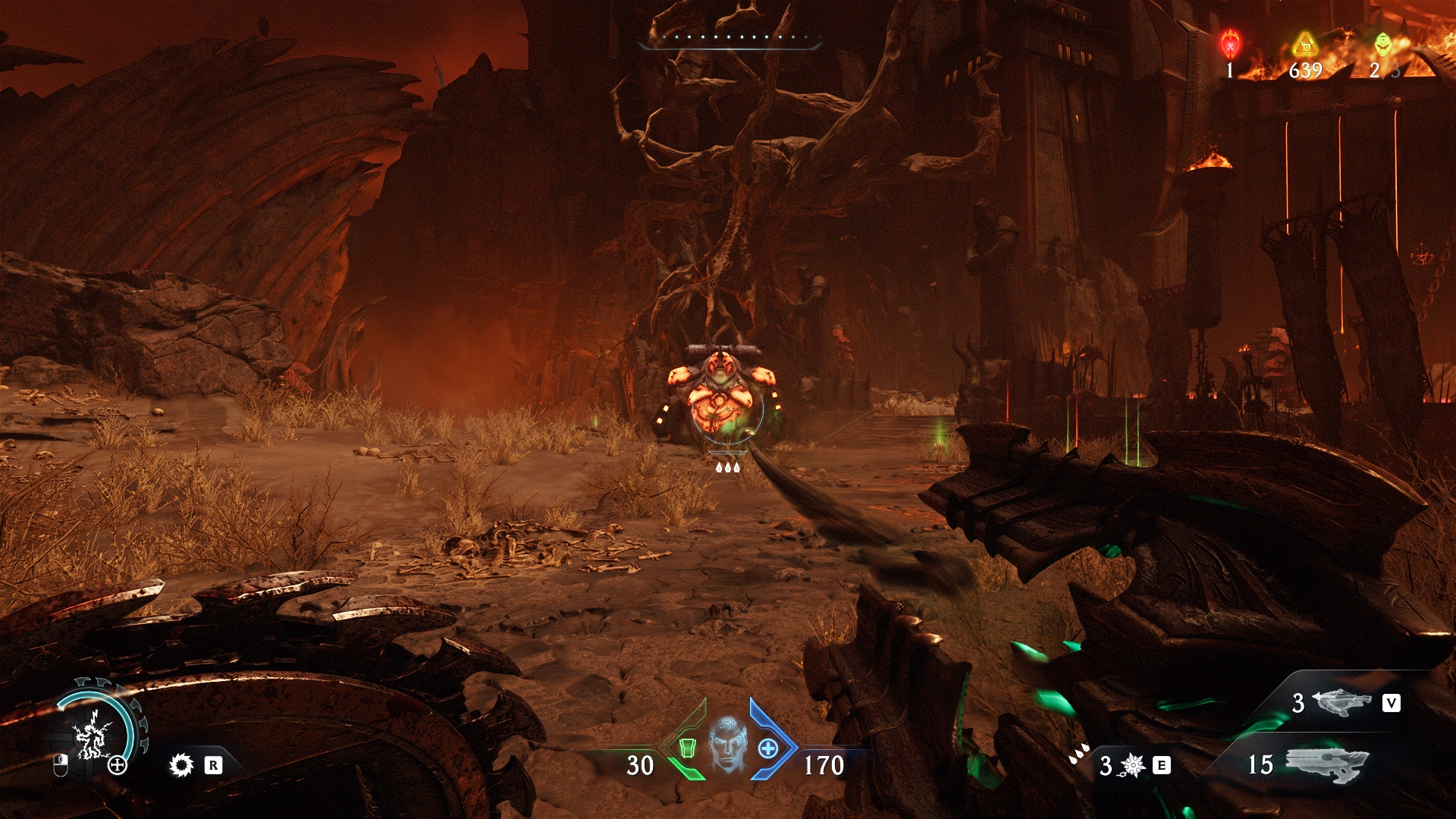Image resolution: width=1456 pixels, height=819 pixels.
Task: Click the compass bar at the top
Action: 730,39
